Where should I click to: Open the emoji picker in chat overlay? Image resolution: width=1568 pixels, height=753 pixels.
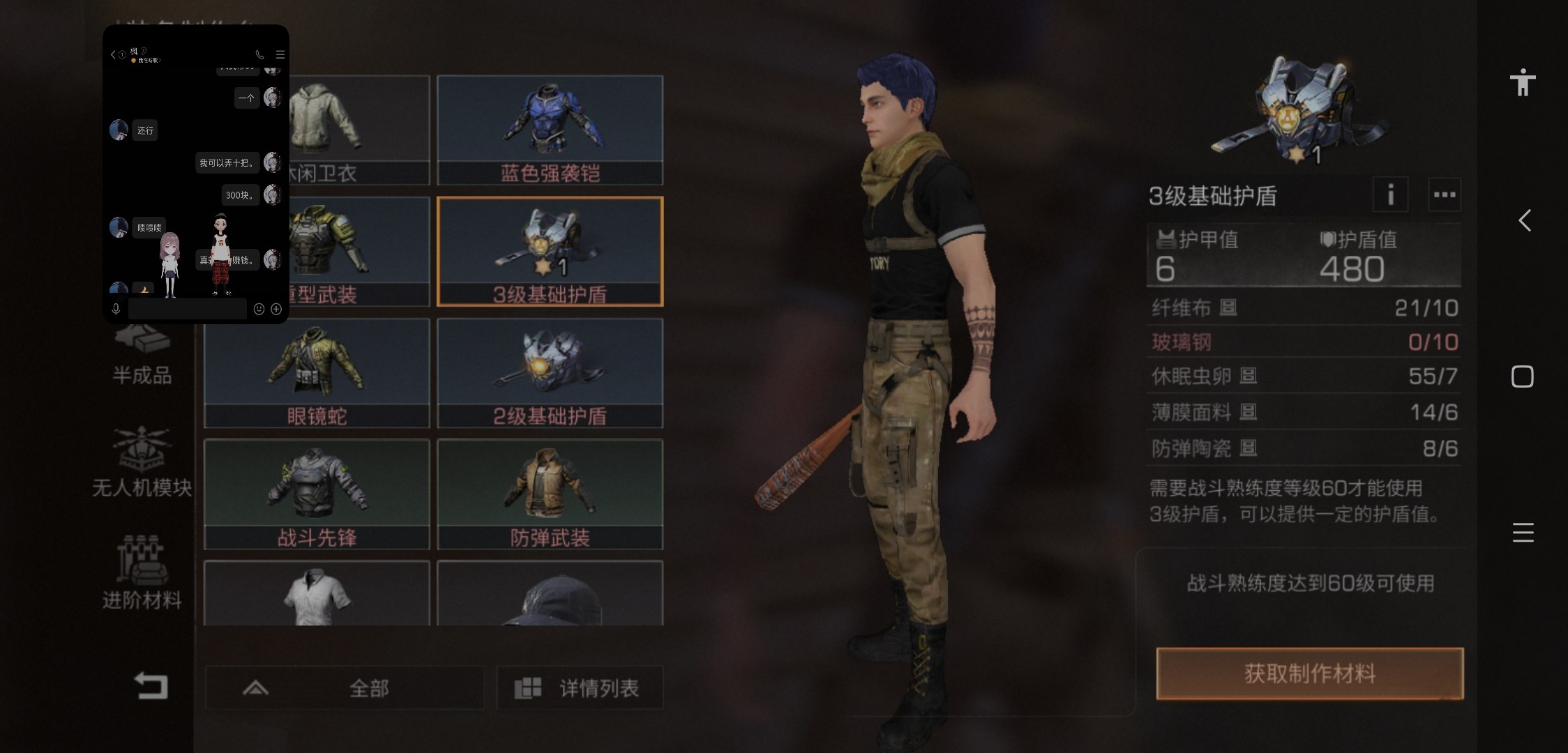pyautogui.click(x=259, y=309)
